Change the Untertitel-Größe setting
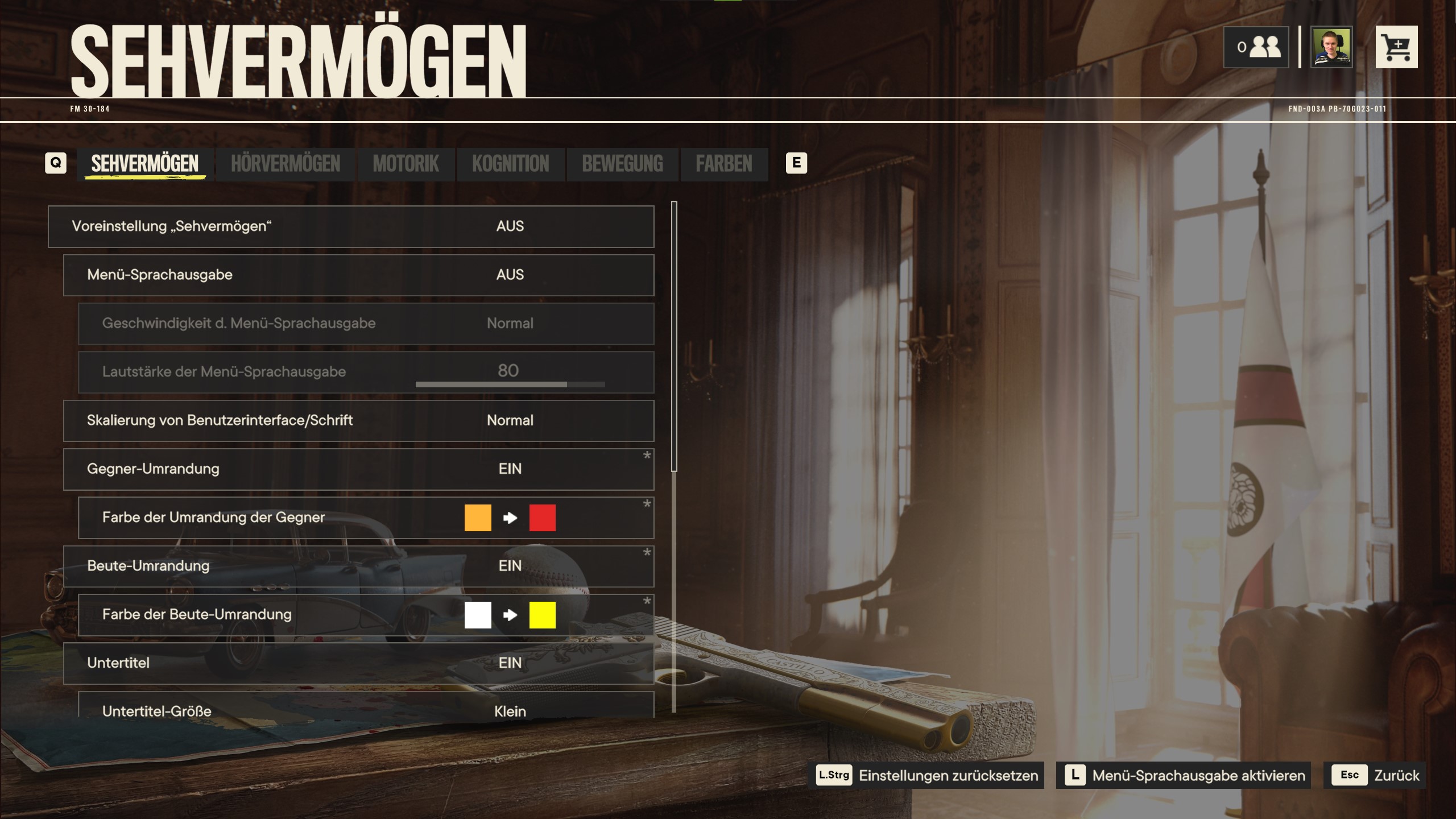The height and width of the screenshot is (819, 1456). [366, 708]
